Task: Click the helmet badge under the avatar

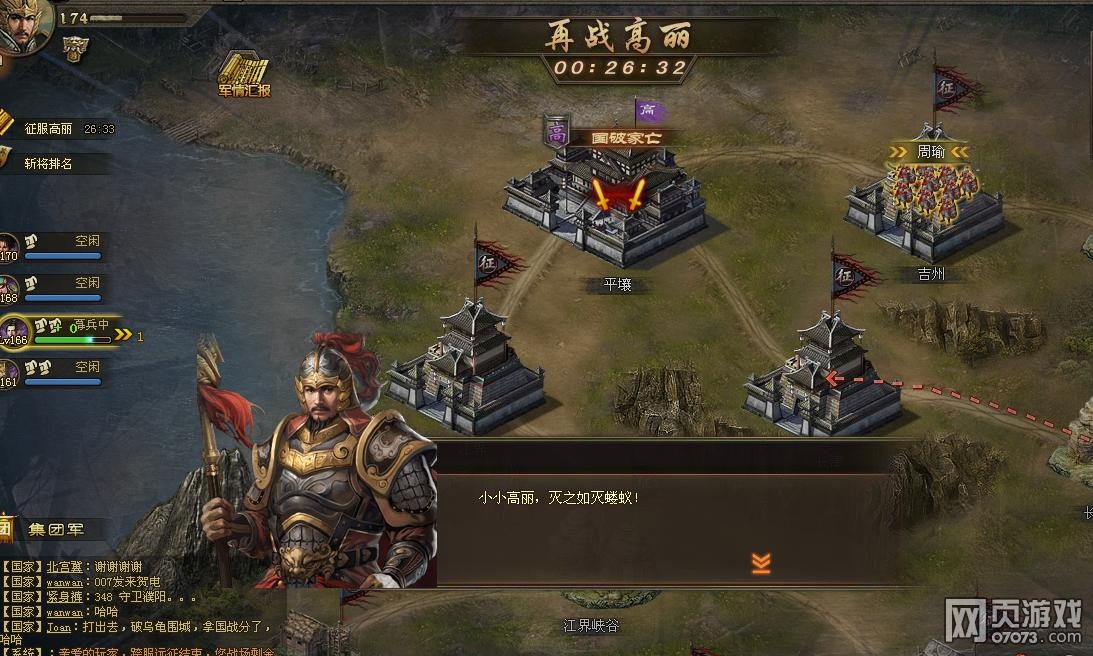Action: click(x=74, y=48)
